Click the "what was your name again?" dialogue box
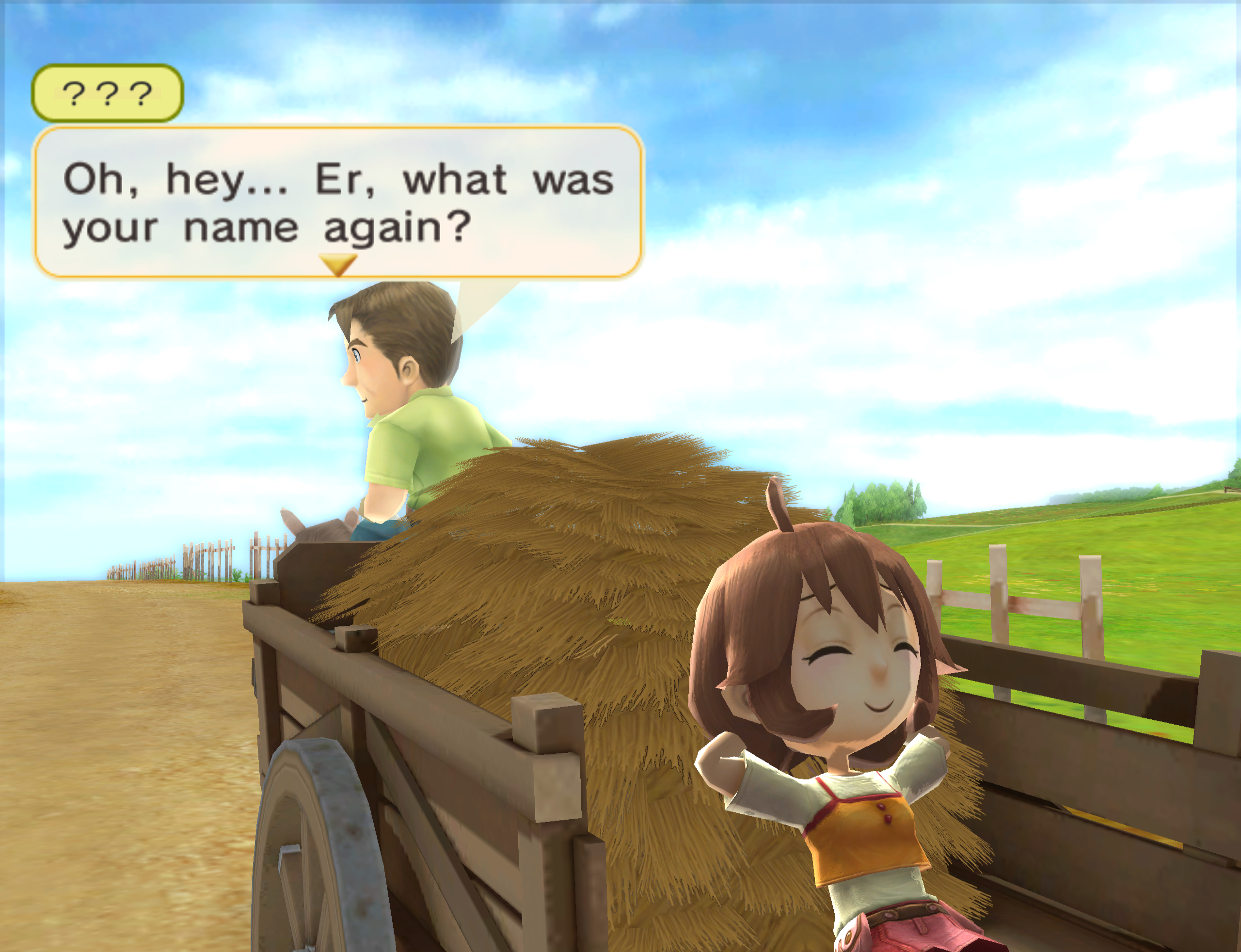Viewport: 1241px width, 952px height. (x=338, y=201)
